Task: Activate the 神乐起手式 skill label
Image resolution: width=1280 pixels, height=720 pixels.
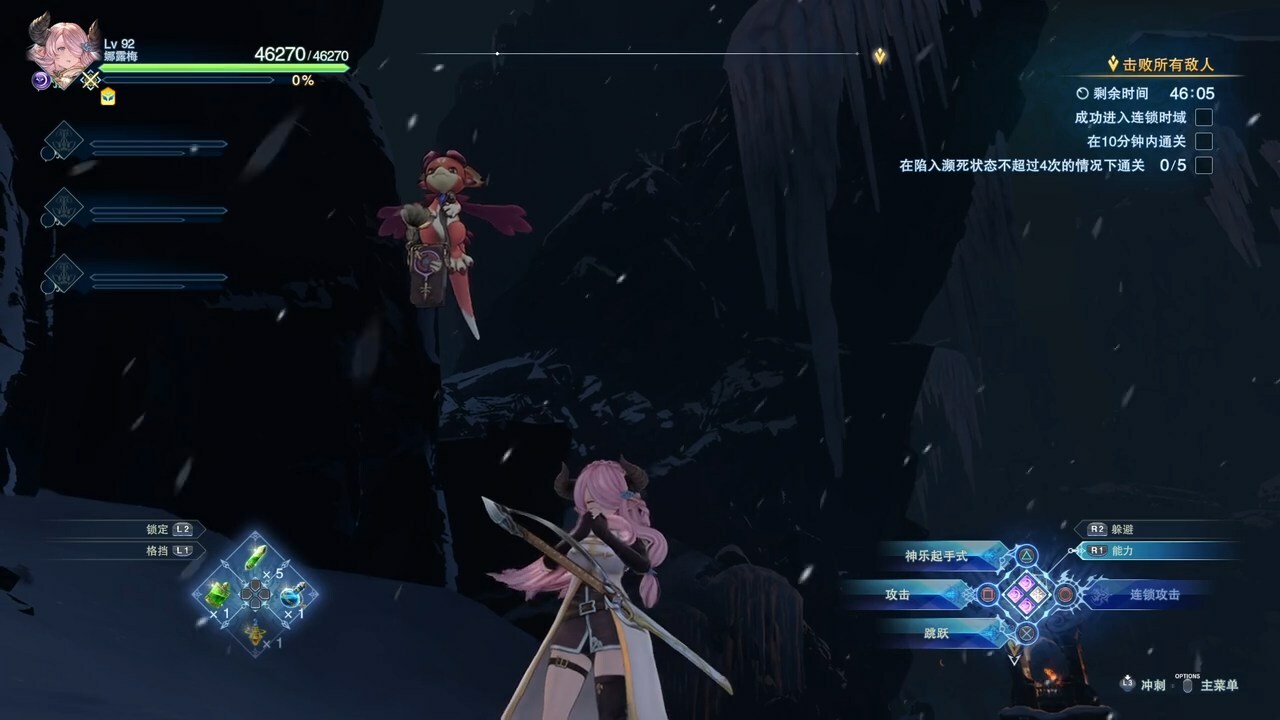Action: point(936,556)
